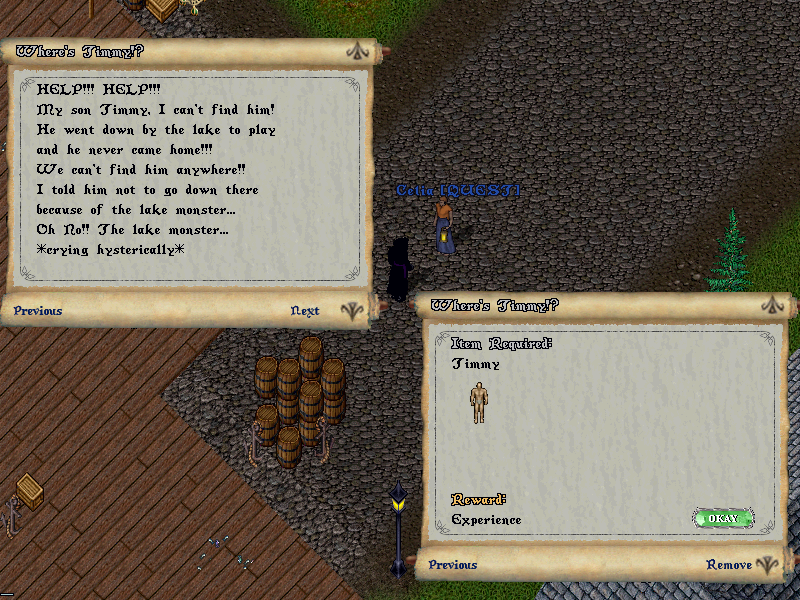
Task: Click Previous under the HELP!!! story text
Action: pyautogui.click(x=38, y=311)
